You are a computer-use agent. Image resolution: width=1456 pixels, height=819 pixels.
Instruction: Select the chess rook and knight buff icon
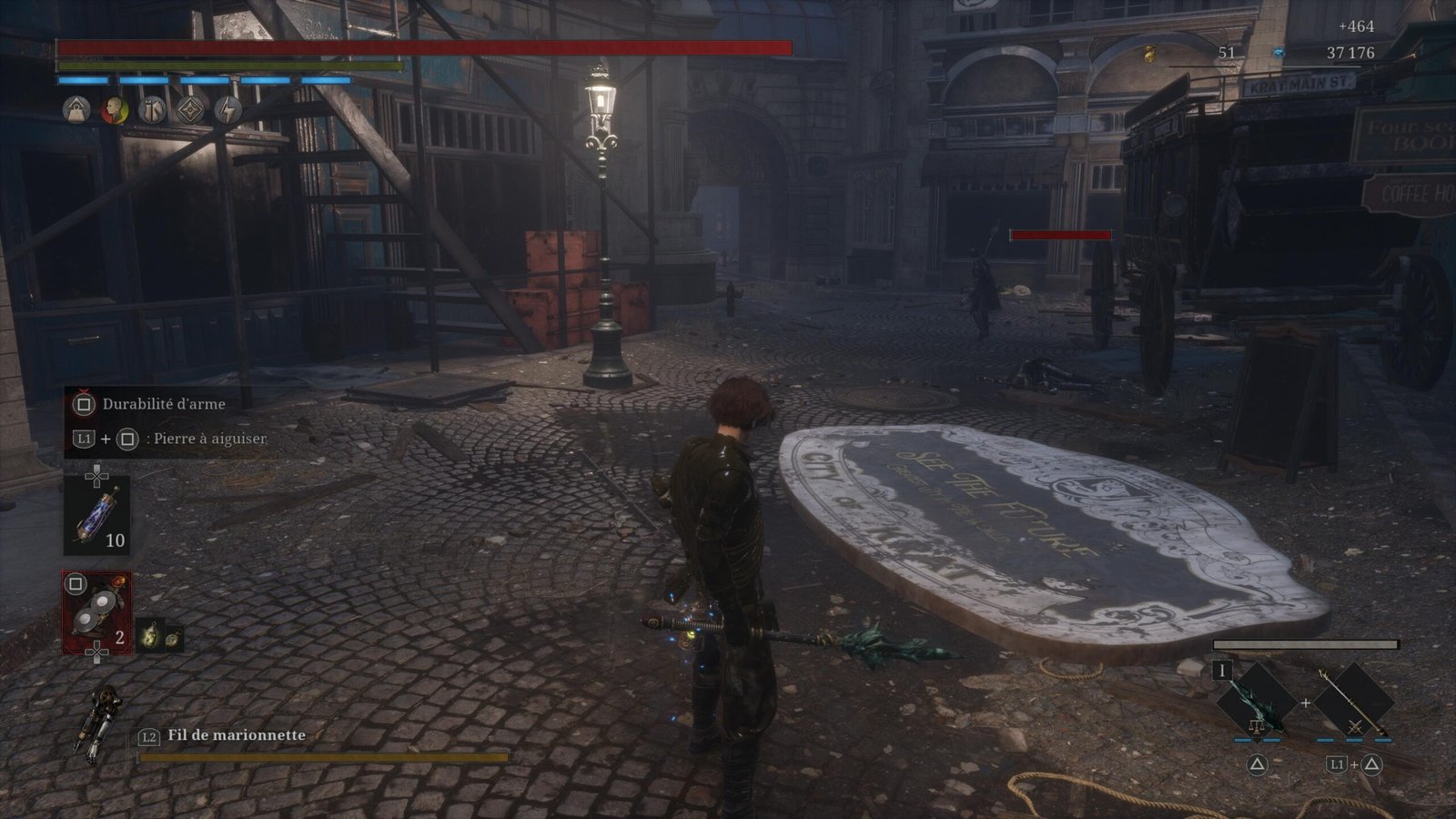tap(152, 110)
